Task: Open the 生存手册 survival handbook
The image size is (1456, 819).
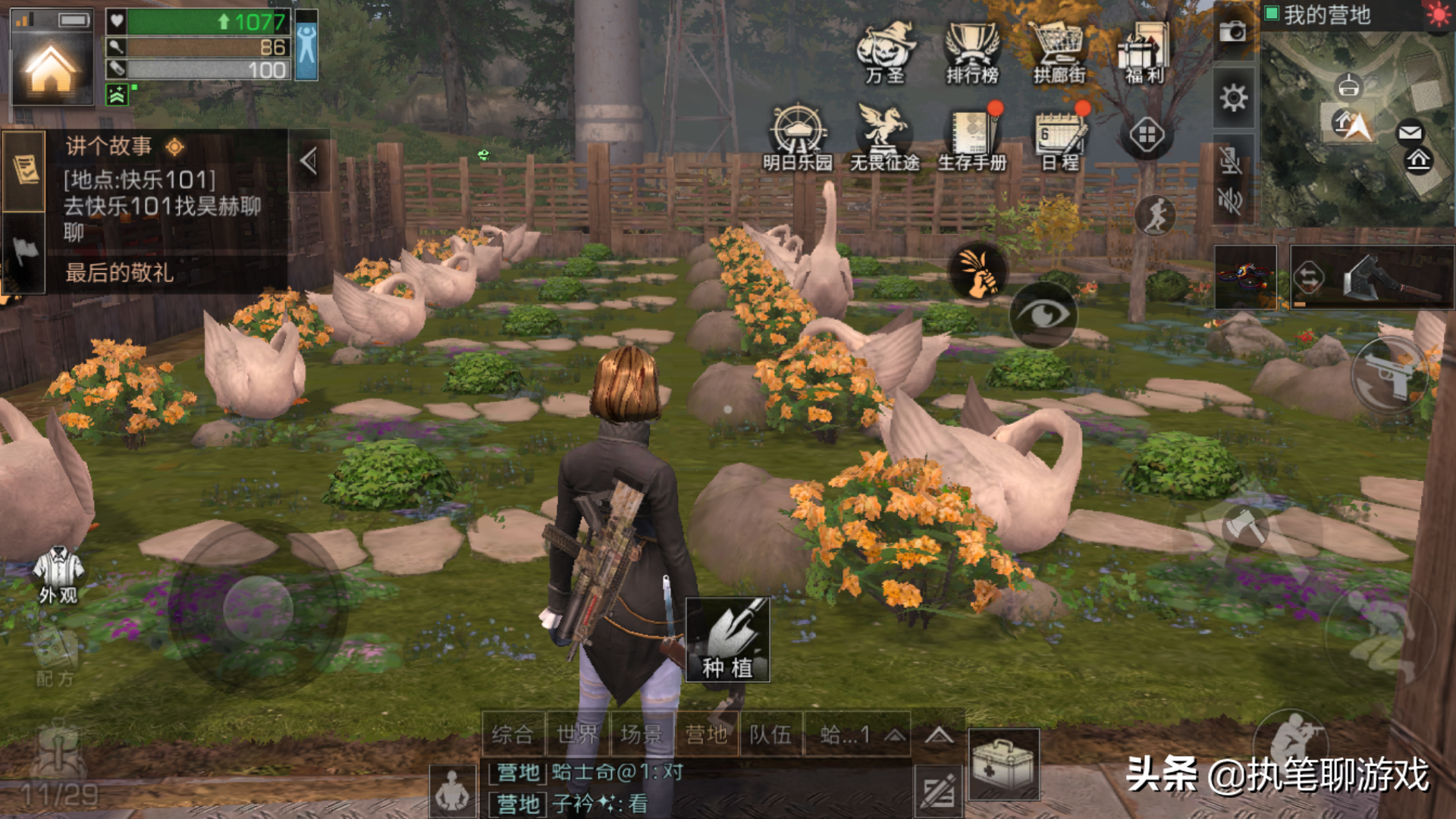Action: 972,138
